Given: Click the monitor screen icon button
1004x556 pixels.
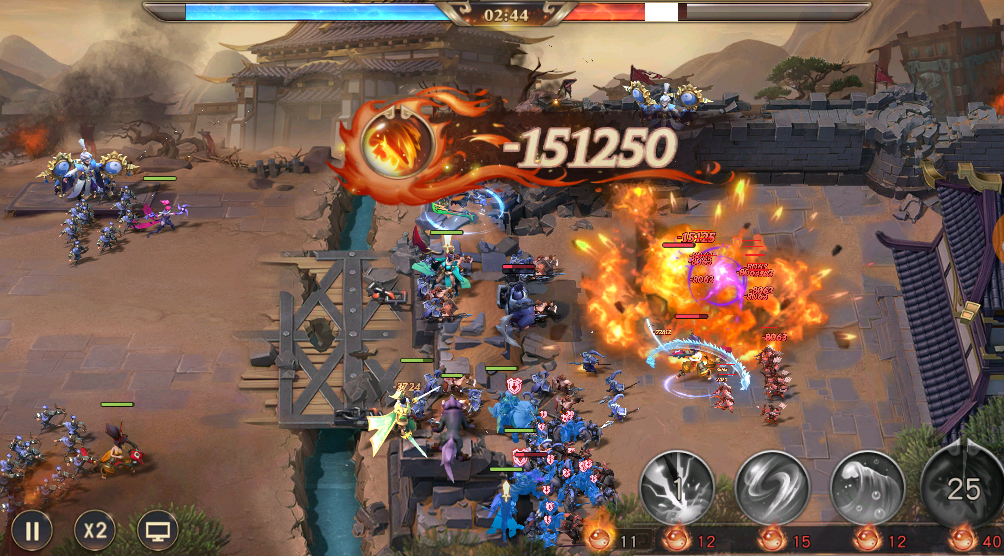Looking at the screenshot, I should tap(156, 531).
